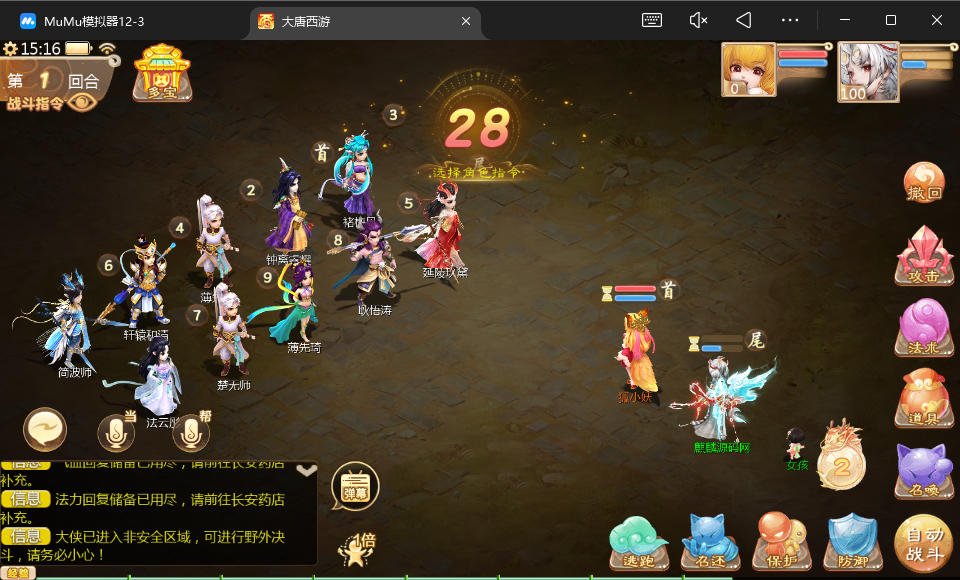This screenshot has width=960, height=580.
Task: Choose the 召还 recall pet command
Action: [710, 543]
